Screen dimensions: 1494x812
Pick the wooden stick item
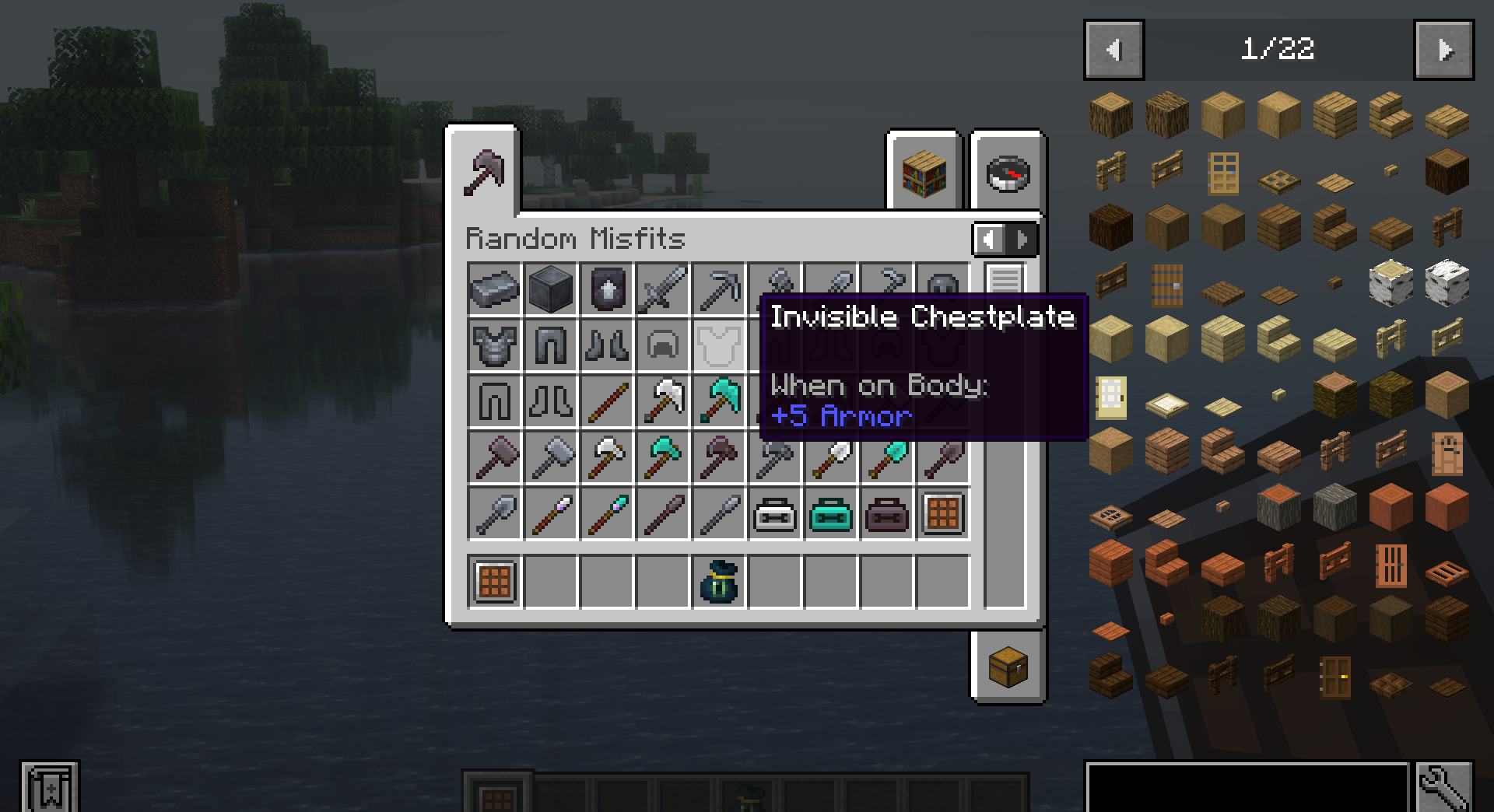pyautogui.click(x=607, y=402)
